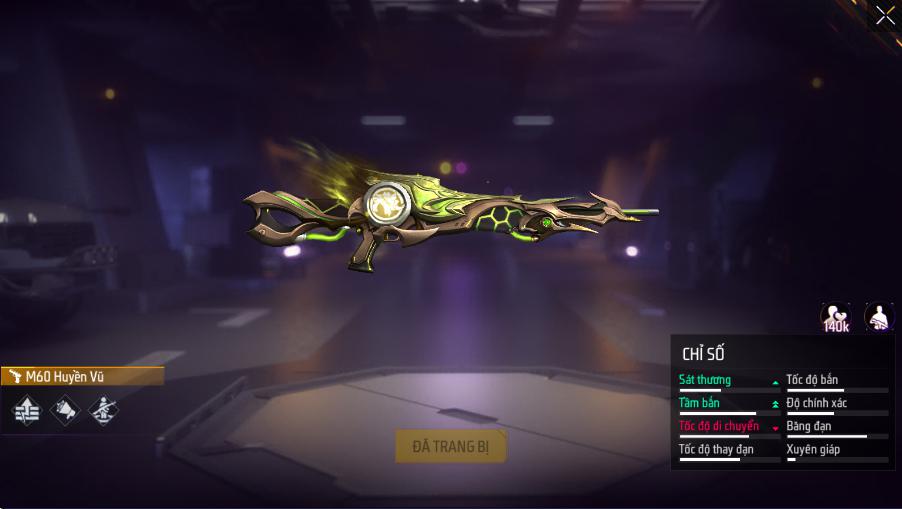902x509 pixels.
Task: Tap the 140k likes heart icon
Action: [x=835, y=318]
